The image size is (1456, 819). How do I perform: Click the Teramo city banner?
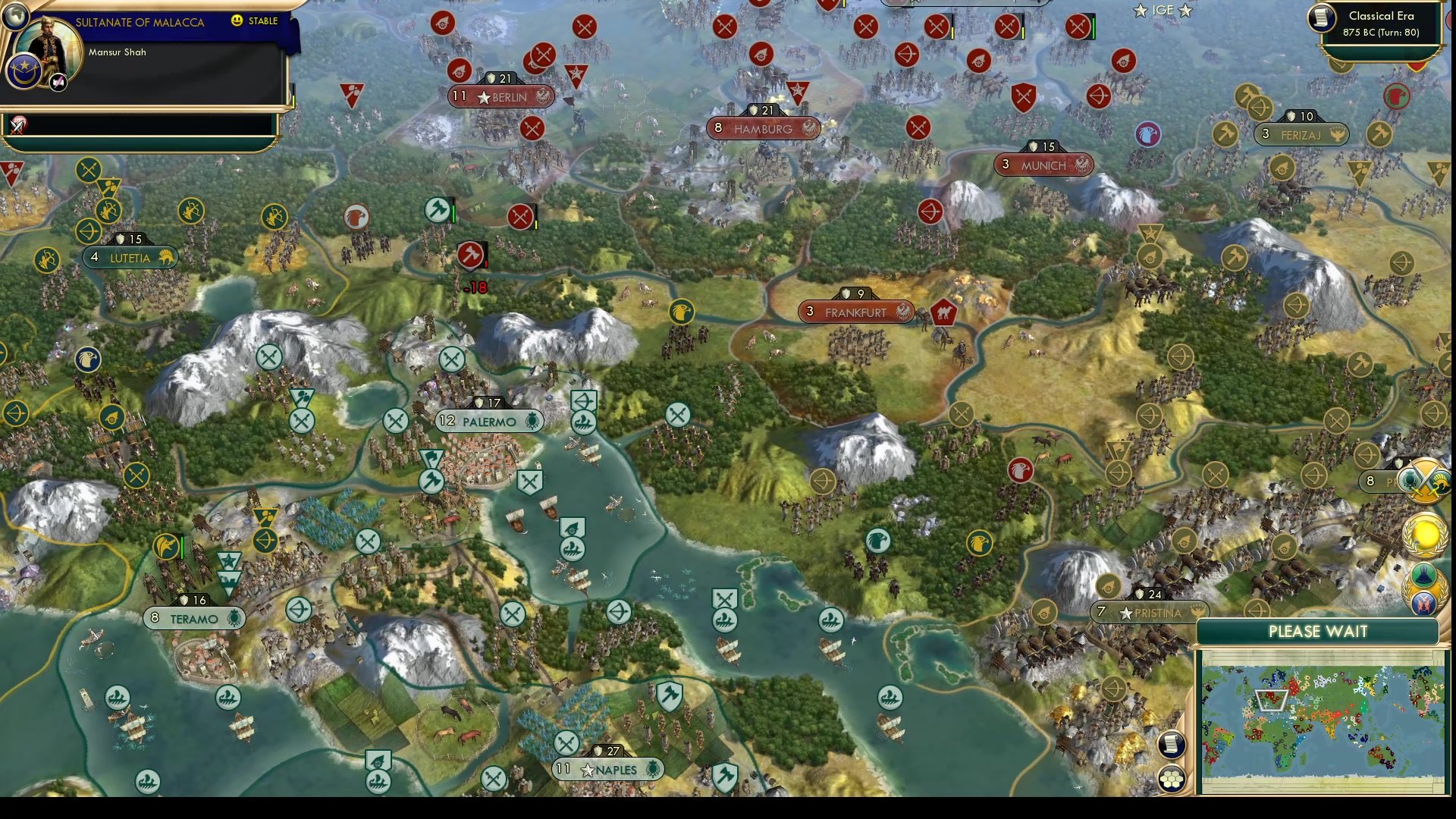[193, 619]
